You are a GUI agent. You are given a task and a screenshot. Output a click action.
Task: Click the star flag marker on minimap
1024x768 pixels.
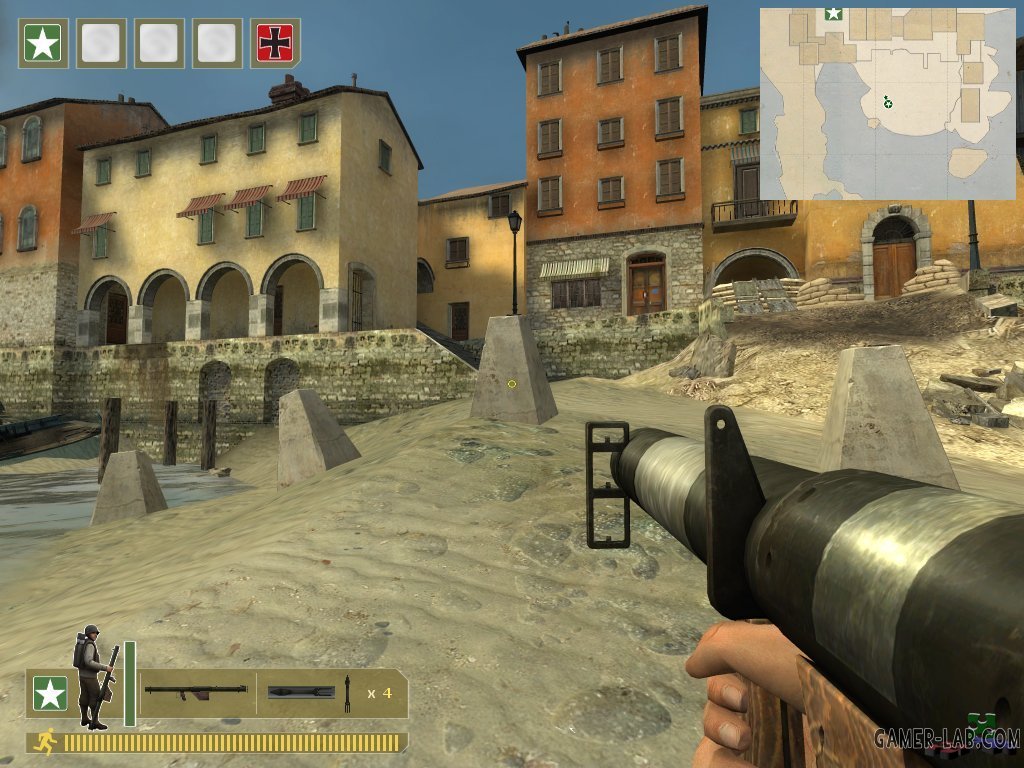833,14
